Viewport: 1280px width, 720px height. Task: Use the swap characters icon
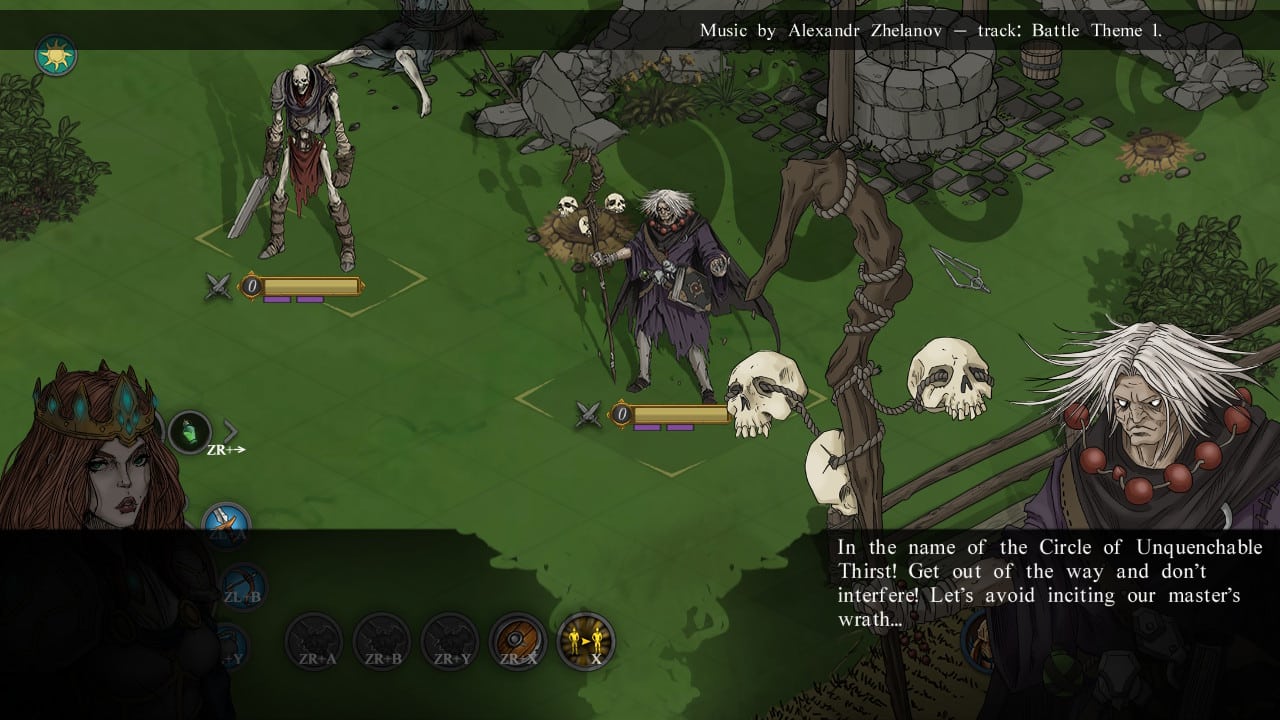[586, 641]
